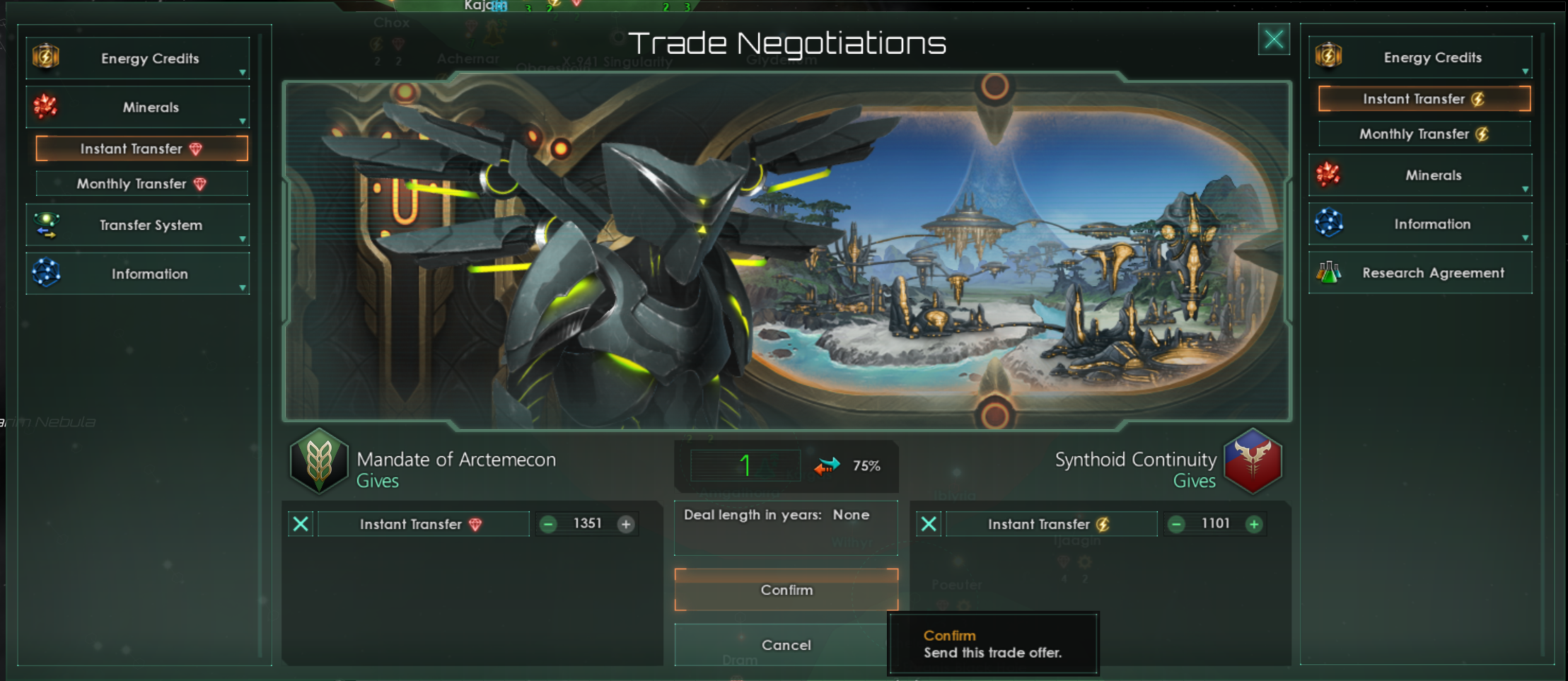Select Synthoid's Monthly Transfer of energy
The width and height of the screenshot is (1568, 681).
point(1424,134)
